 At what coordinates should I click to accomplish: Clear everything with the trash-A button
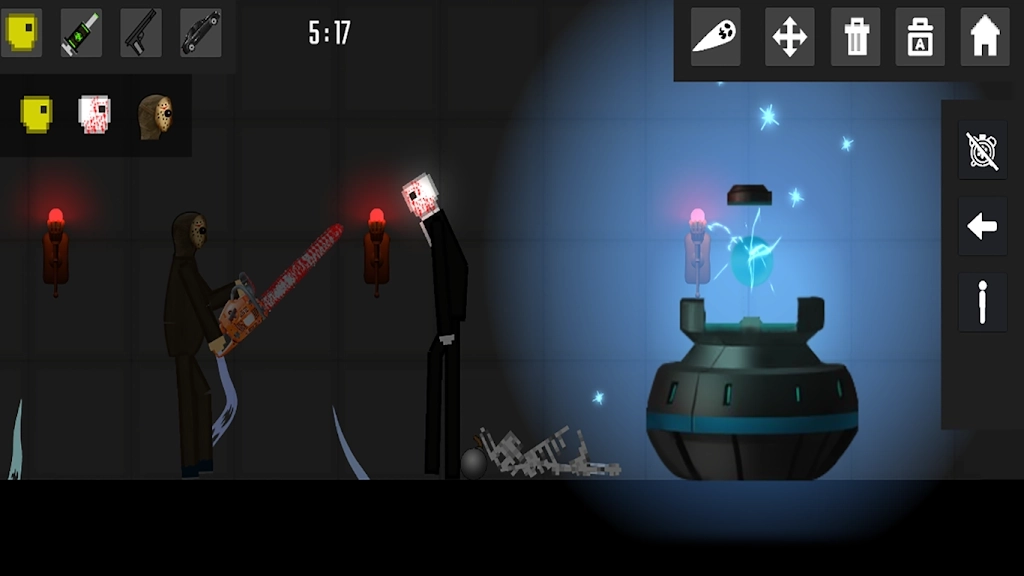[920, 37]
